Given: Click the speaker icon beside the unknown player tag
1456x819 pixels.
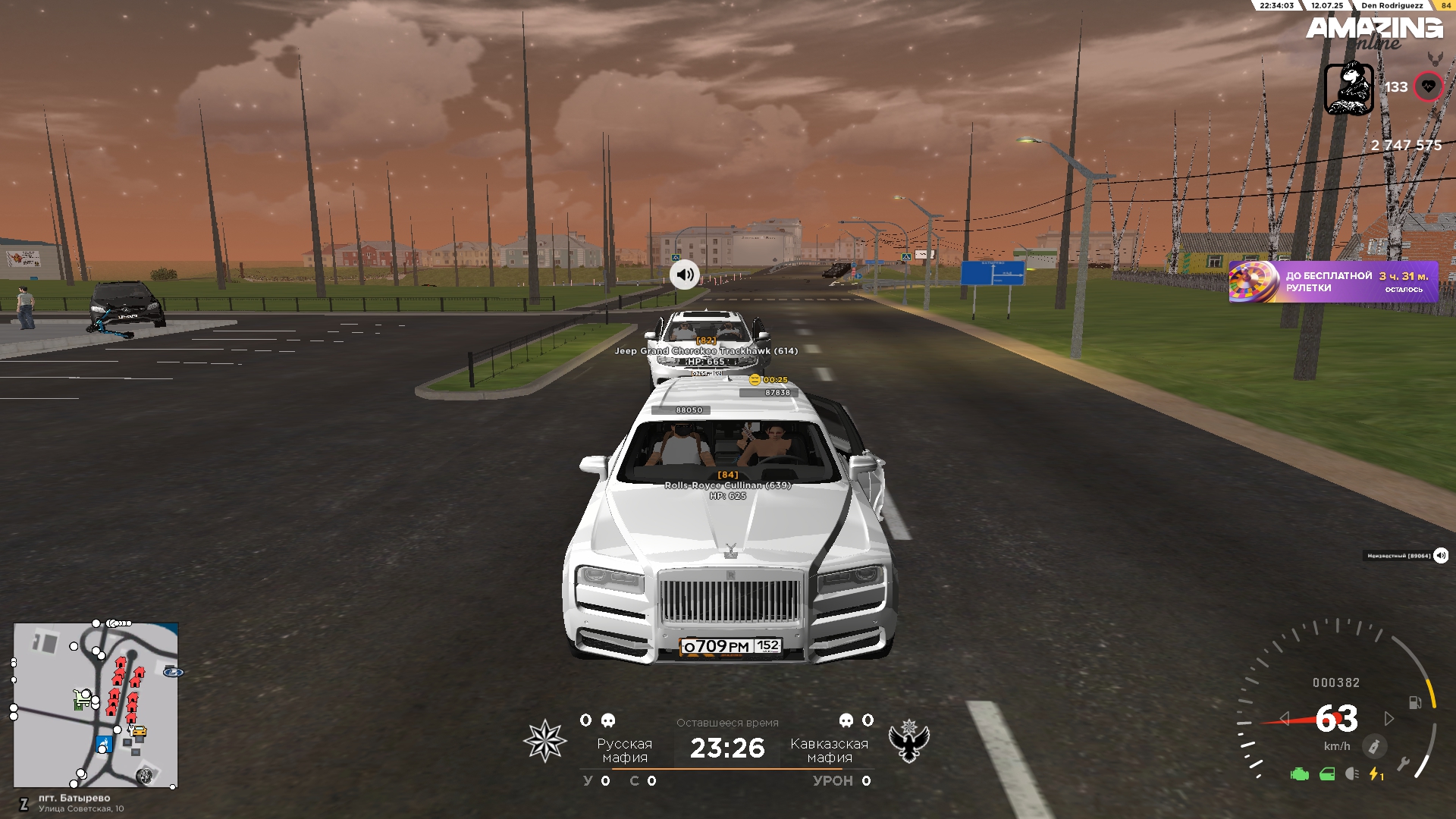Looking at the screenshot, I should (x=1441, y=556).
